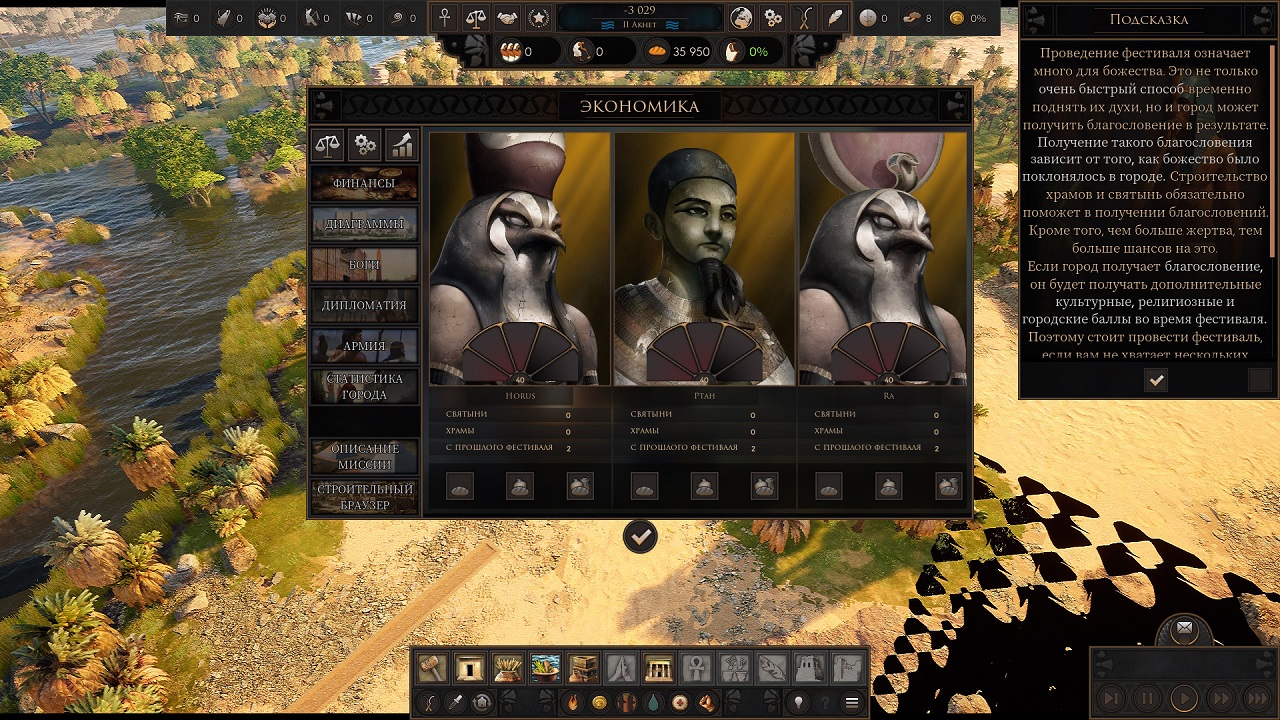Uncheck the checkbox in the Подсказка panel
Viewport: 1280px width, 720px height.
(x=1156, y=380)
